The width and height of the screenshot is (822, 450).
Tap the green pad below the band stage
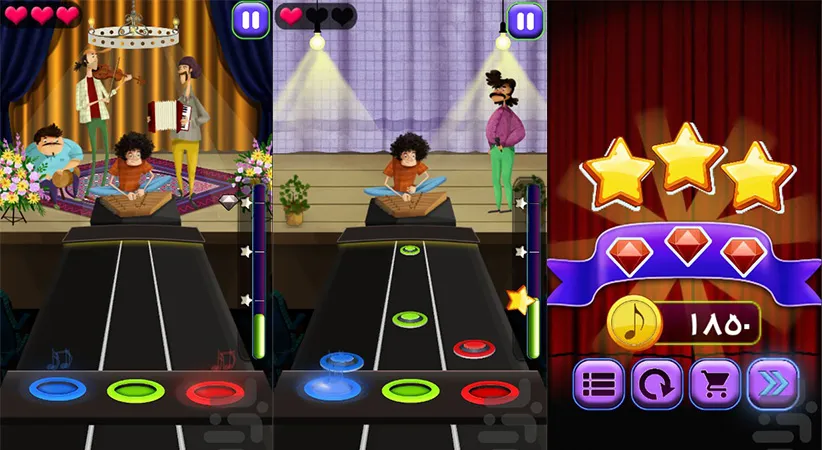[135, 389]
